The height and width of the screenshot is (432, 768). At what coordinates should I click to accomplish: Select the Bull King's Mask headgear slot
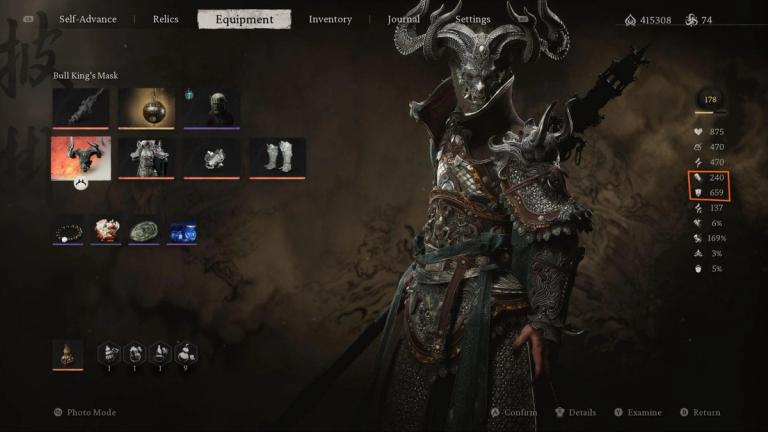pos(80,158)
